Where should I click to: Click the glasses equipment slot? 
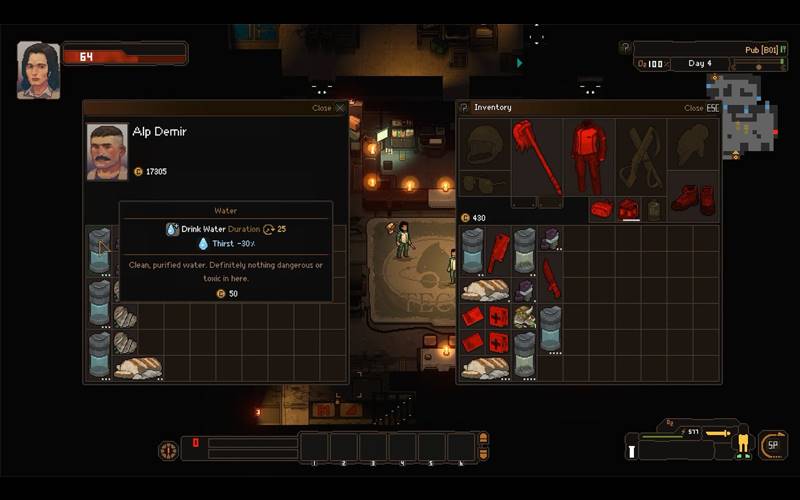pos(485,184)
